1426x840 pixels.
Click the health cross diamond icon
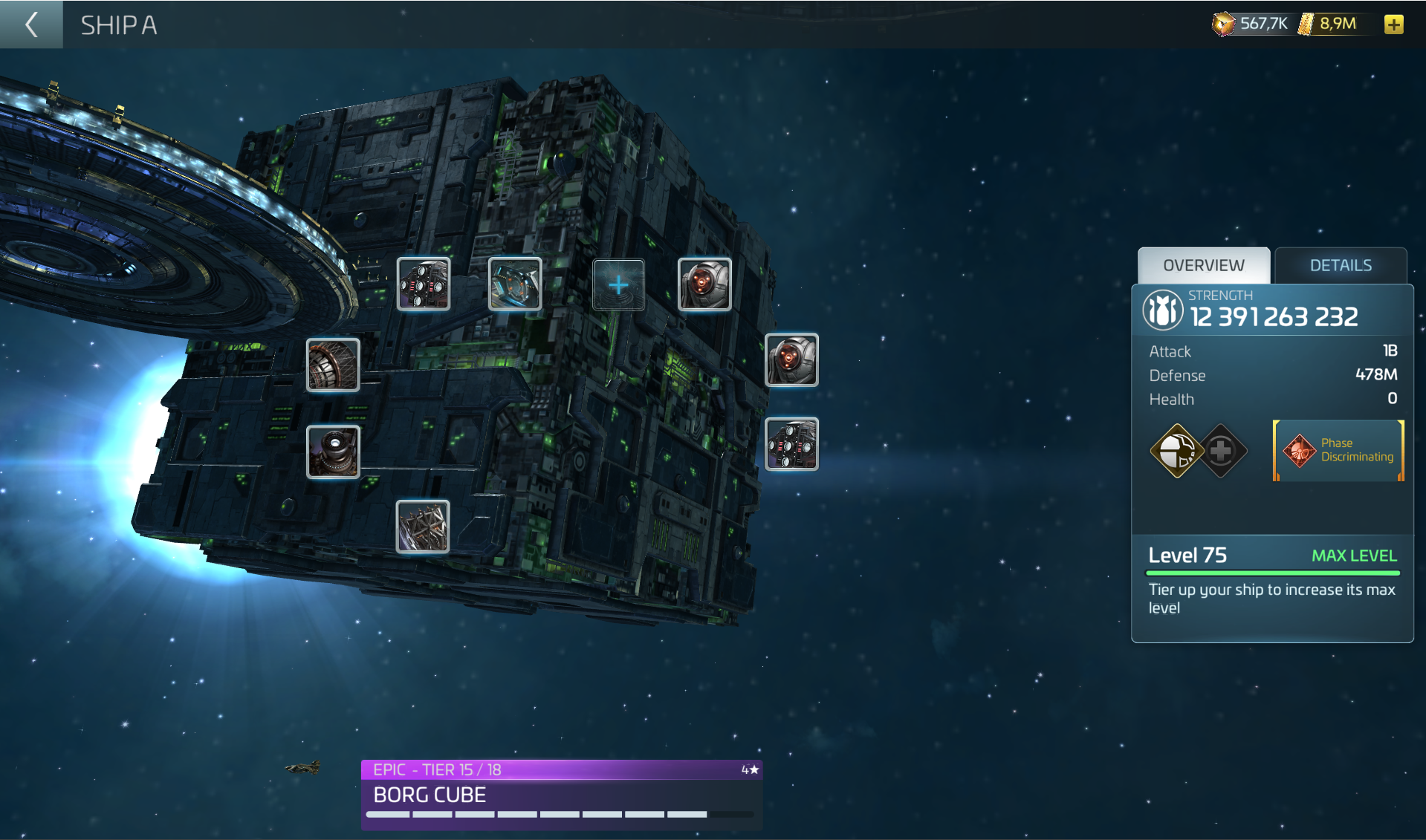point(1225,449)
